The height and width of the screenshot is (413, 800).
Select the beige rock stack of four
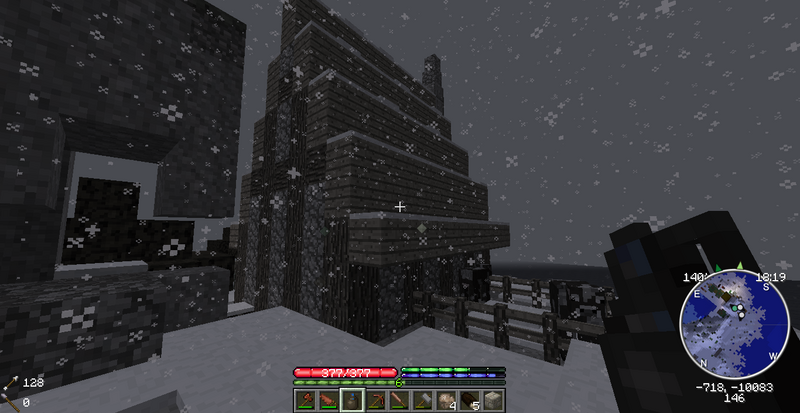pyautogui.click(x=443, y=400)
